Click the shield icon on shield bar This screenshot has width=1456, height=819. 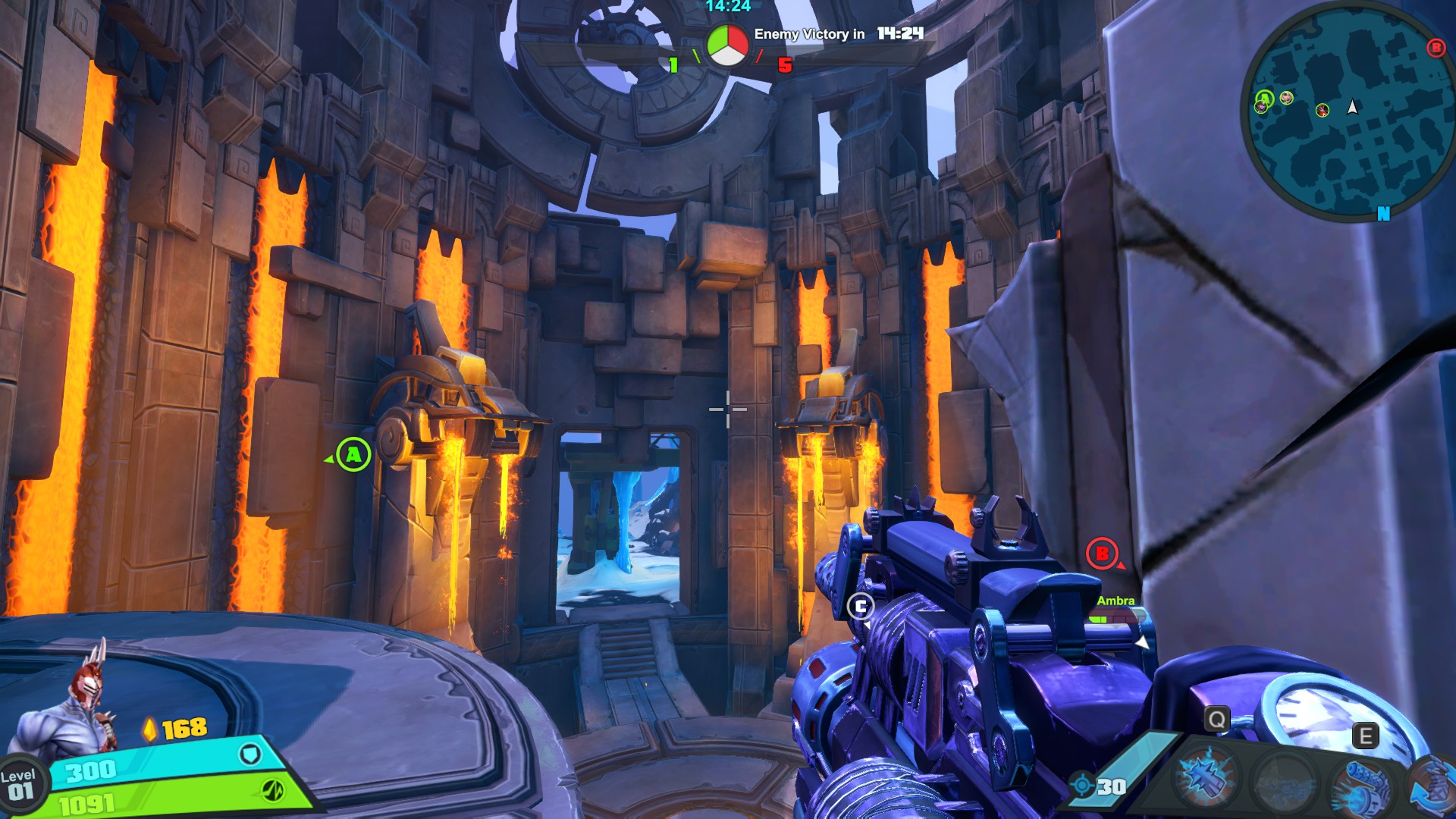250,754
